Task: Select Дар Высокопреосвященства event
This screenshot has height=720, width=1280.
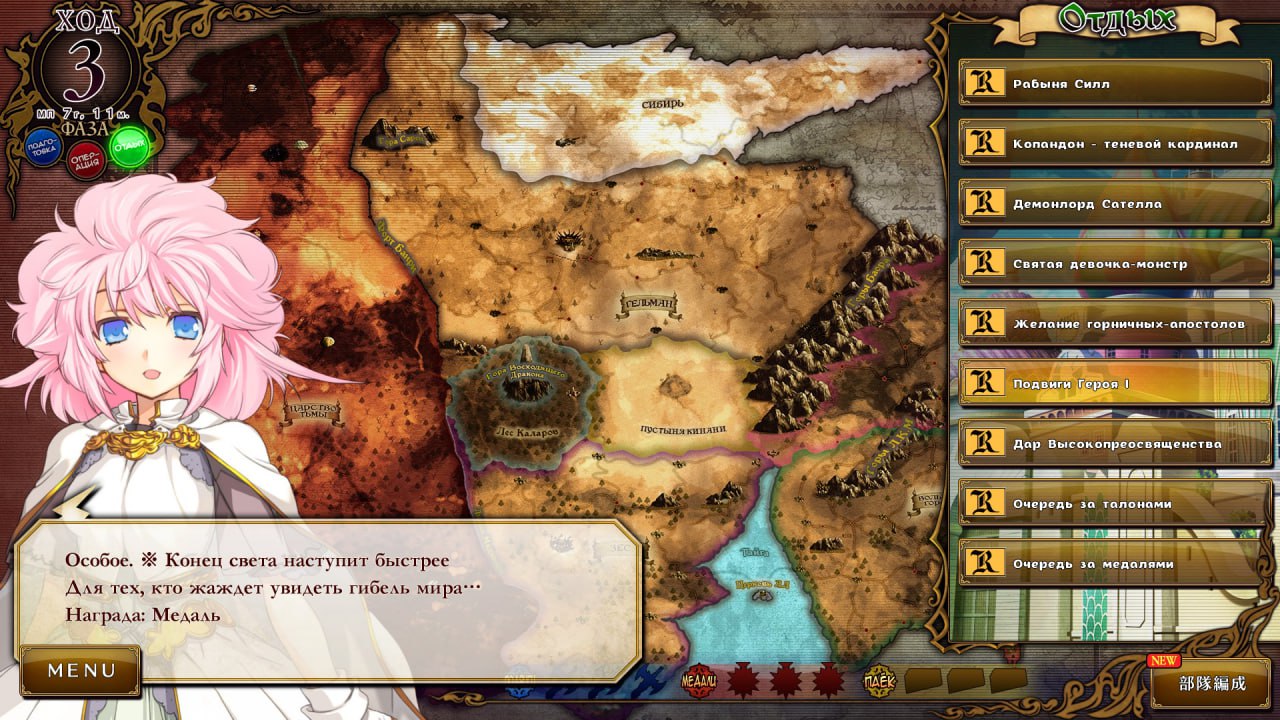Action: (x=1114, y=444)
